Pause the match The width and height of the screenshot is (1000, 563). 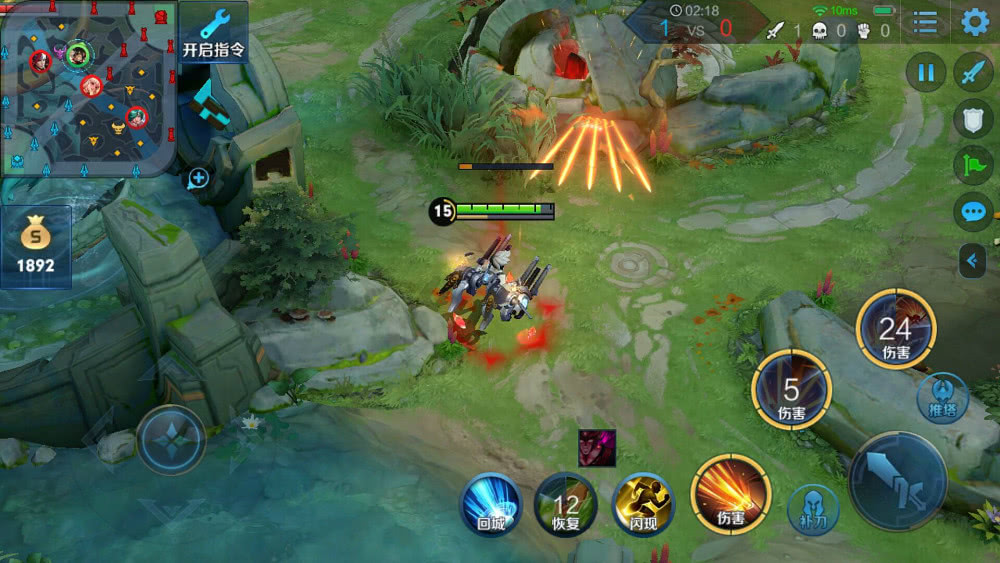pyautogui.click(x=926, y=72)
